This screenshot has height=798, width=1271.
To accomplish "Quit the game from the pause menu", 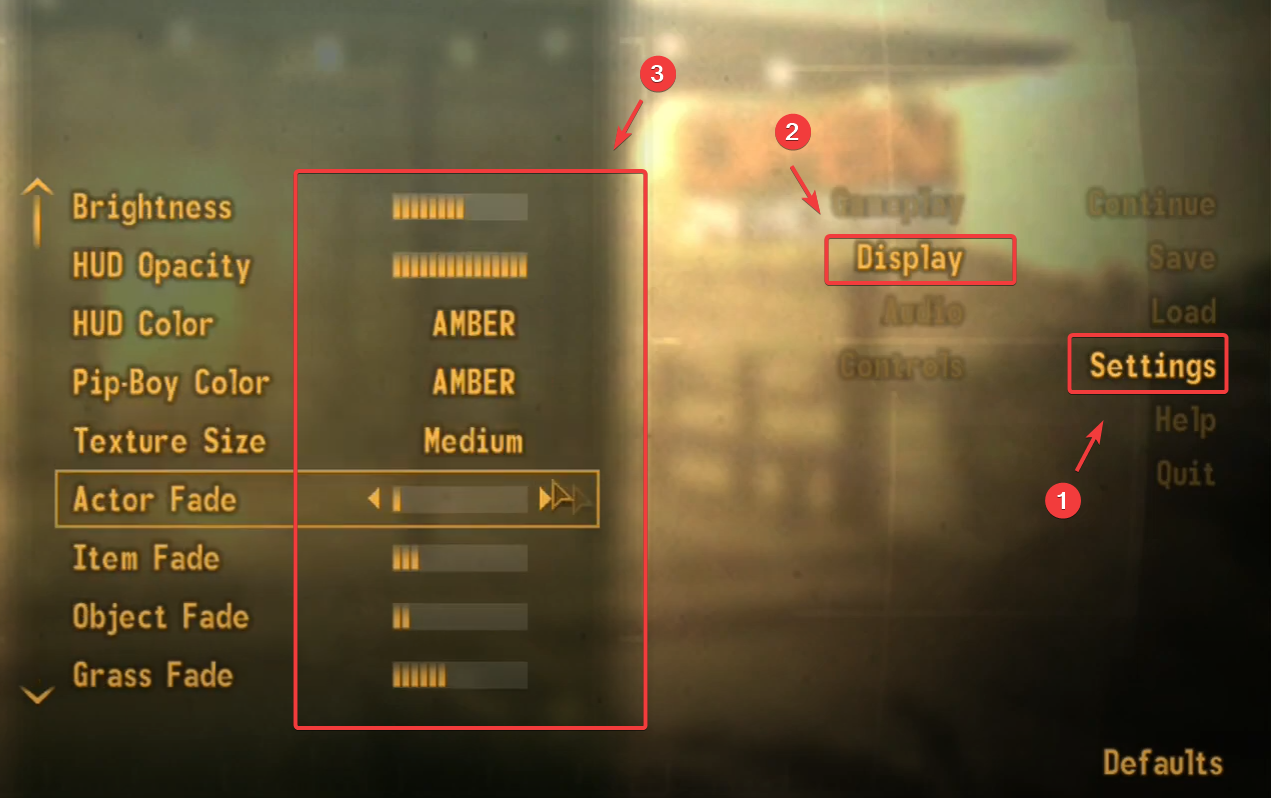I will 1185,473.
